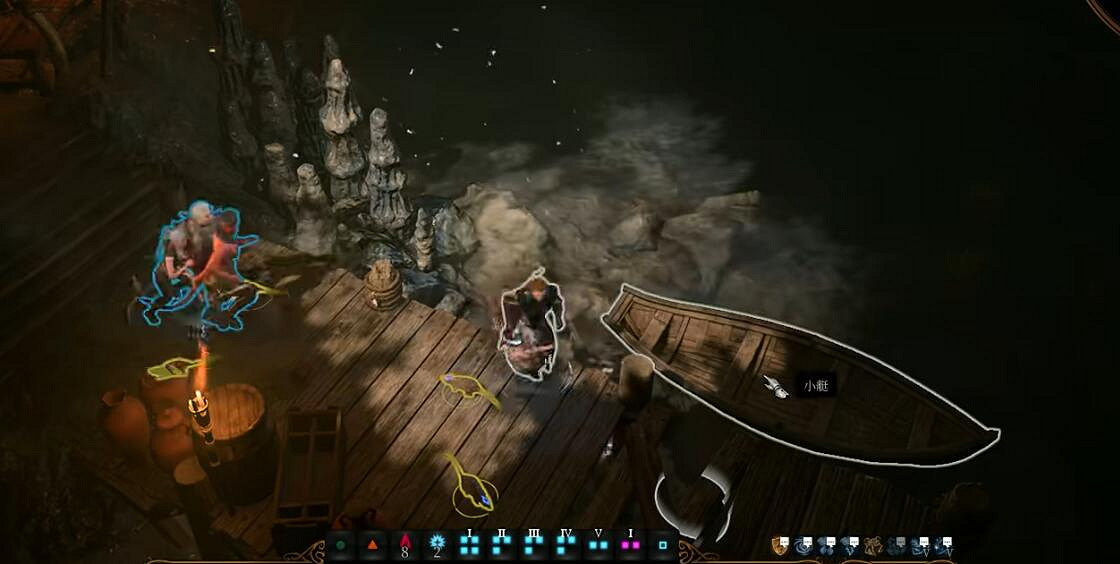Choose the level IV spell slots
The height and width of the screenshot is (564, 1120).
pos(566,545)
